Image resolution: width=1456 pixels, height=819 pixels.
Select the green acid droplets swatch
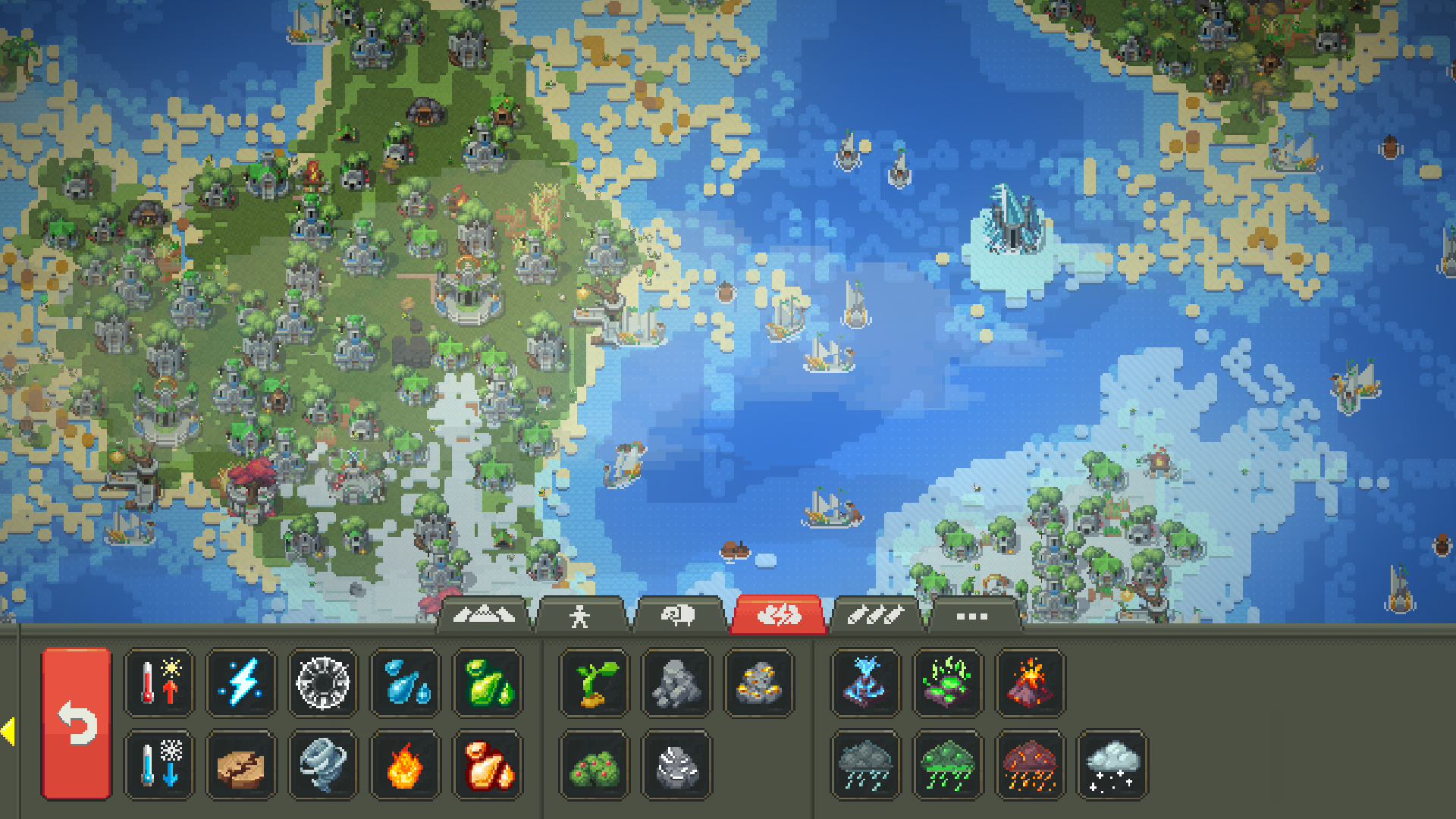click(488, 683)
